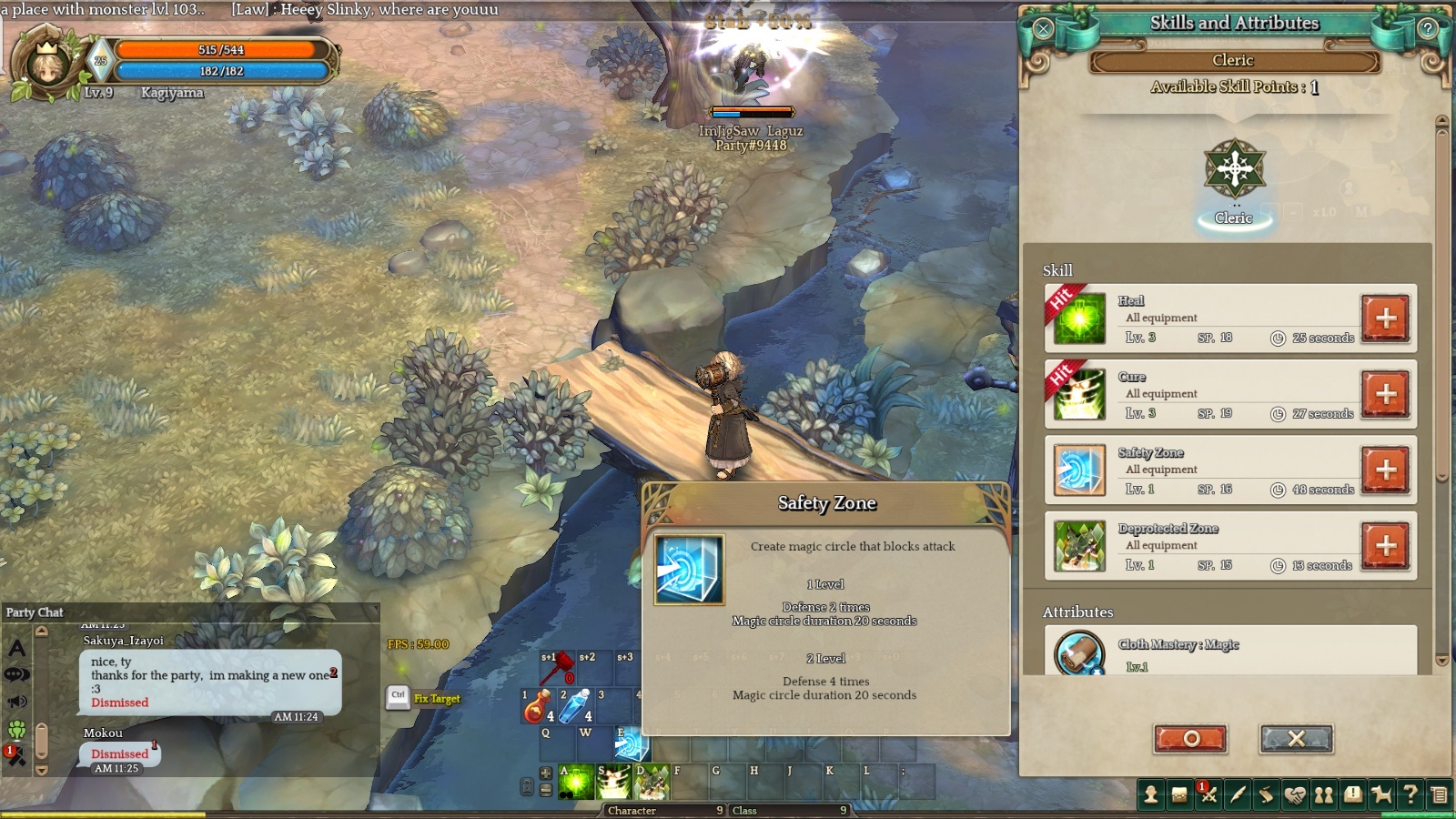
Task: Open the companion pet menu icon
Action: pos(1381,795)
